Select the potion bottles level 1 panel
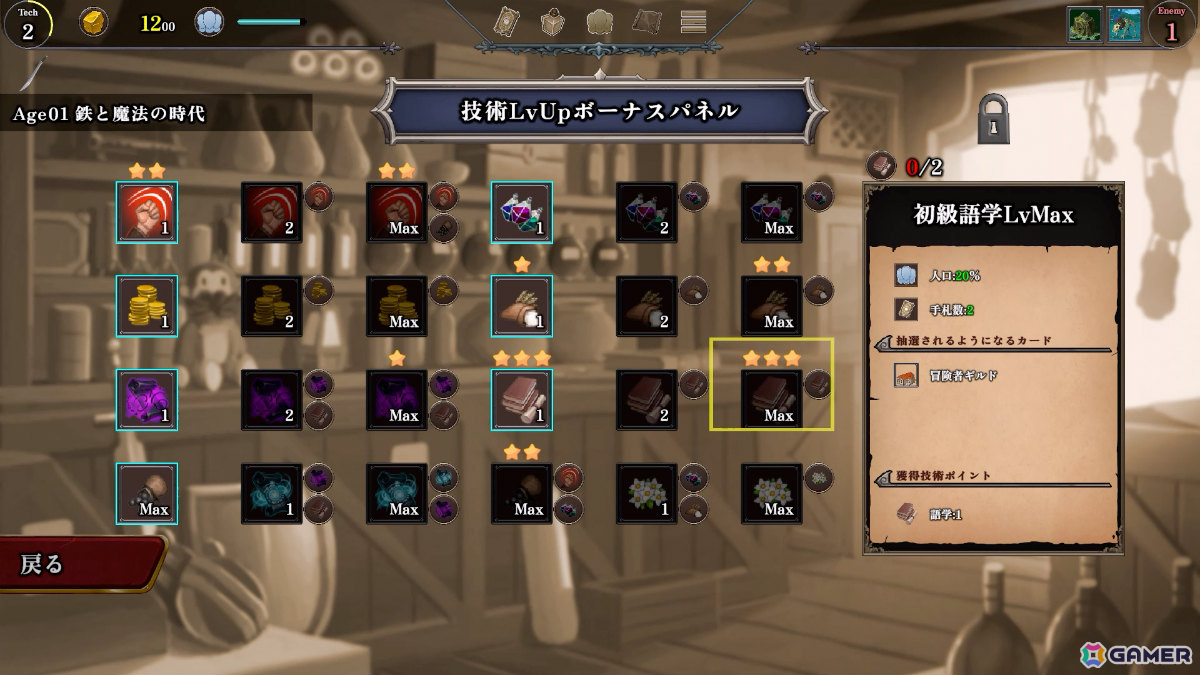This screenshot has height=675, width=1200. (x=522, y=212)
